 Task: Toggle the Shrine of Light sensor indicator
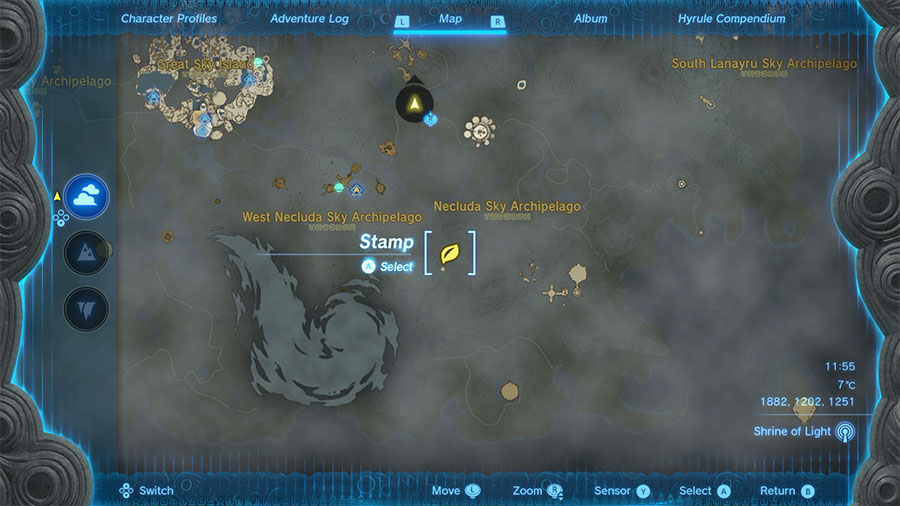[846, 432]
